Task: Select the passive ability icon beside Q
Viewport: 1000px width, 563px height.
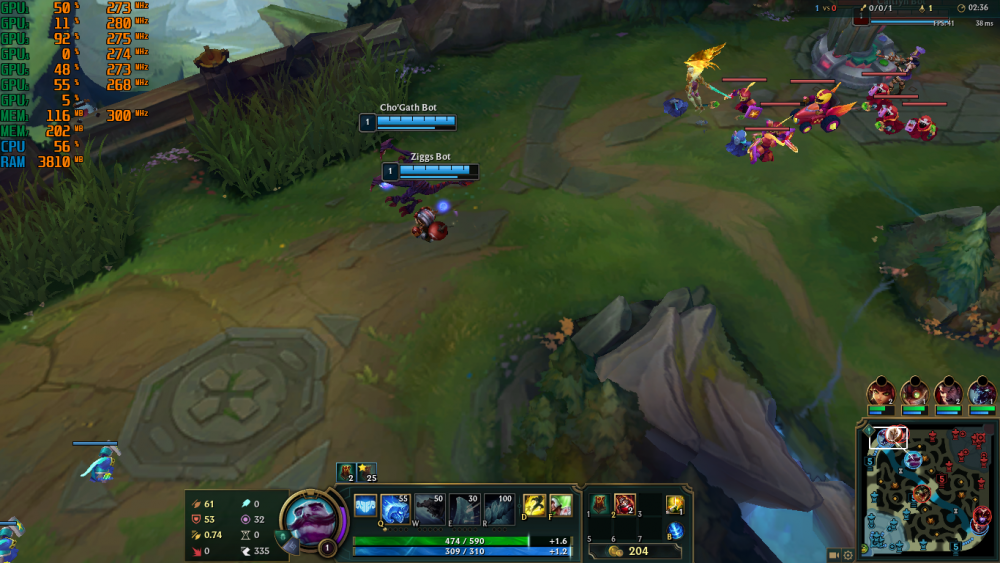Action: tap(366, 507)
